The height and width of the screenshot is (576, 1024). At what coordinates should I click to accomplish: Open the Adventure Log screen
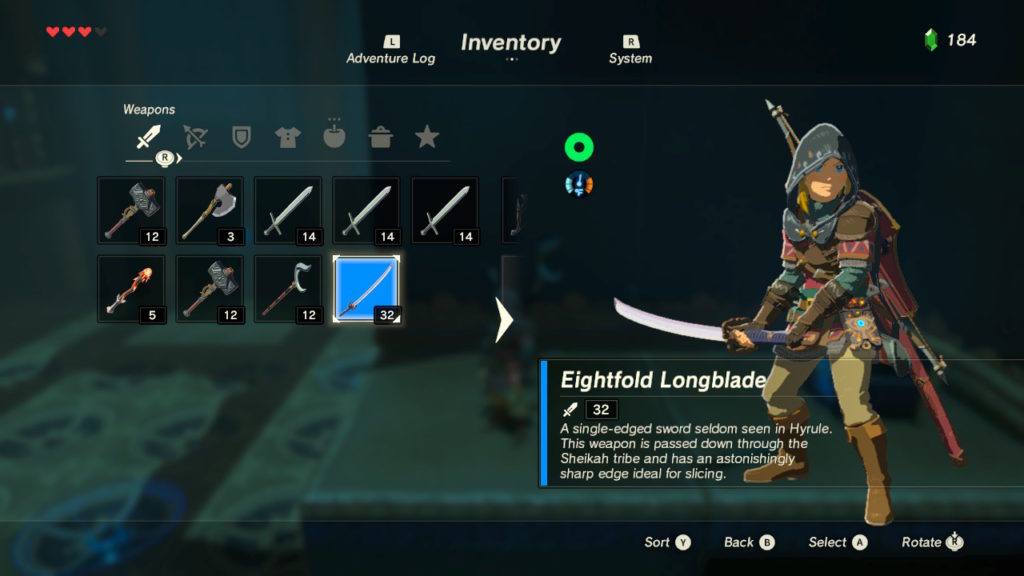click(391, 50)
